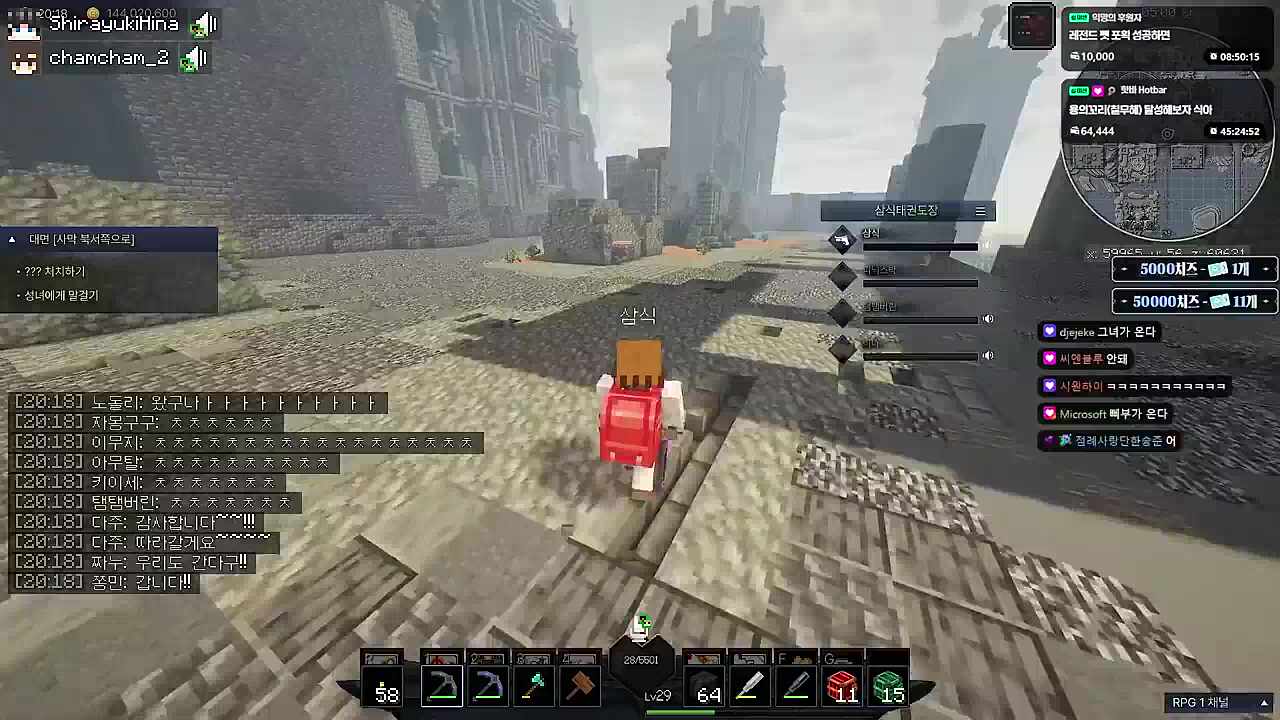1280x720 pixels.
Task: Mute ShirayukiHina's voice speaker indicator
Action: coord(204,23)
